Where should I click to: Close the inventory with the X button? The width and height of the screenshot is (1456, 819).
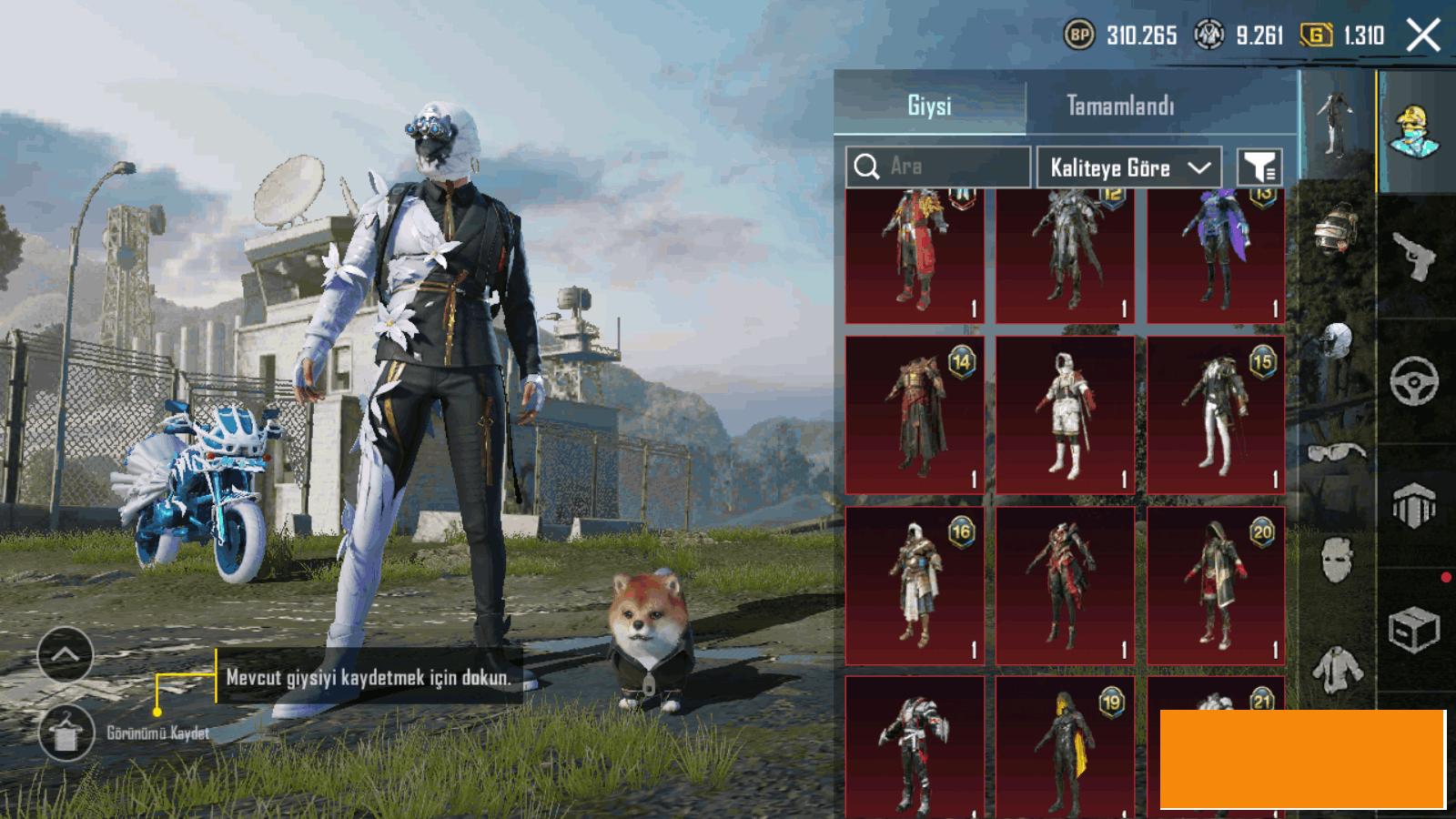point(1423,36)
